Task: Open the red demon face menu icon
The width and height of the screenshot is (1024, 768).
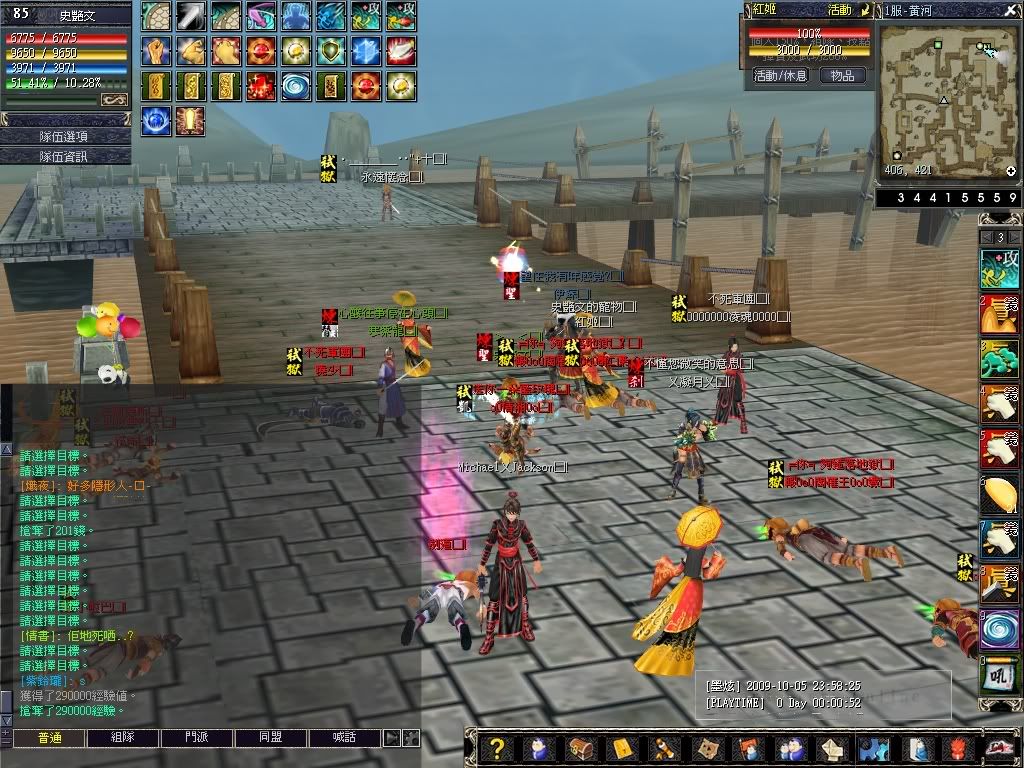Action: tap(959, 748)
